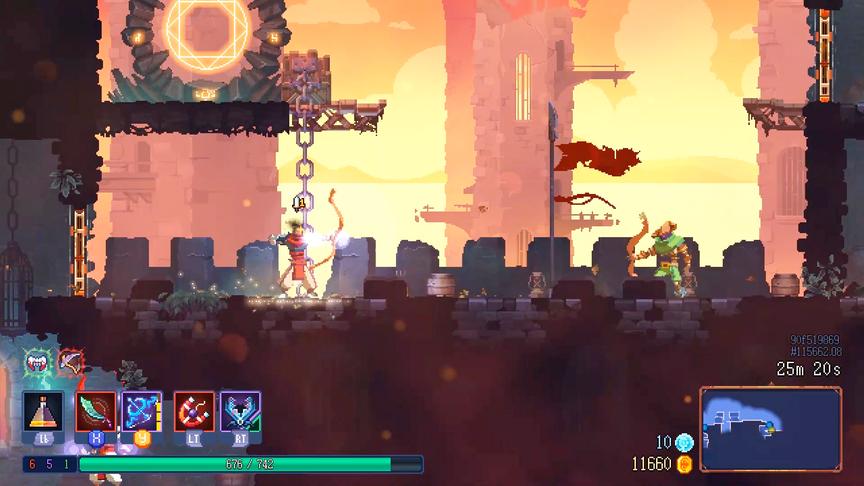Image resolution: width=864 pixels, height=486 pixels.
Task: Click the red bow buff icon
Action: point(69,360)
